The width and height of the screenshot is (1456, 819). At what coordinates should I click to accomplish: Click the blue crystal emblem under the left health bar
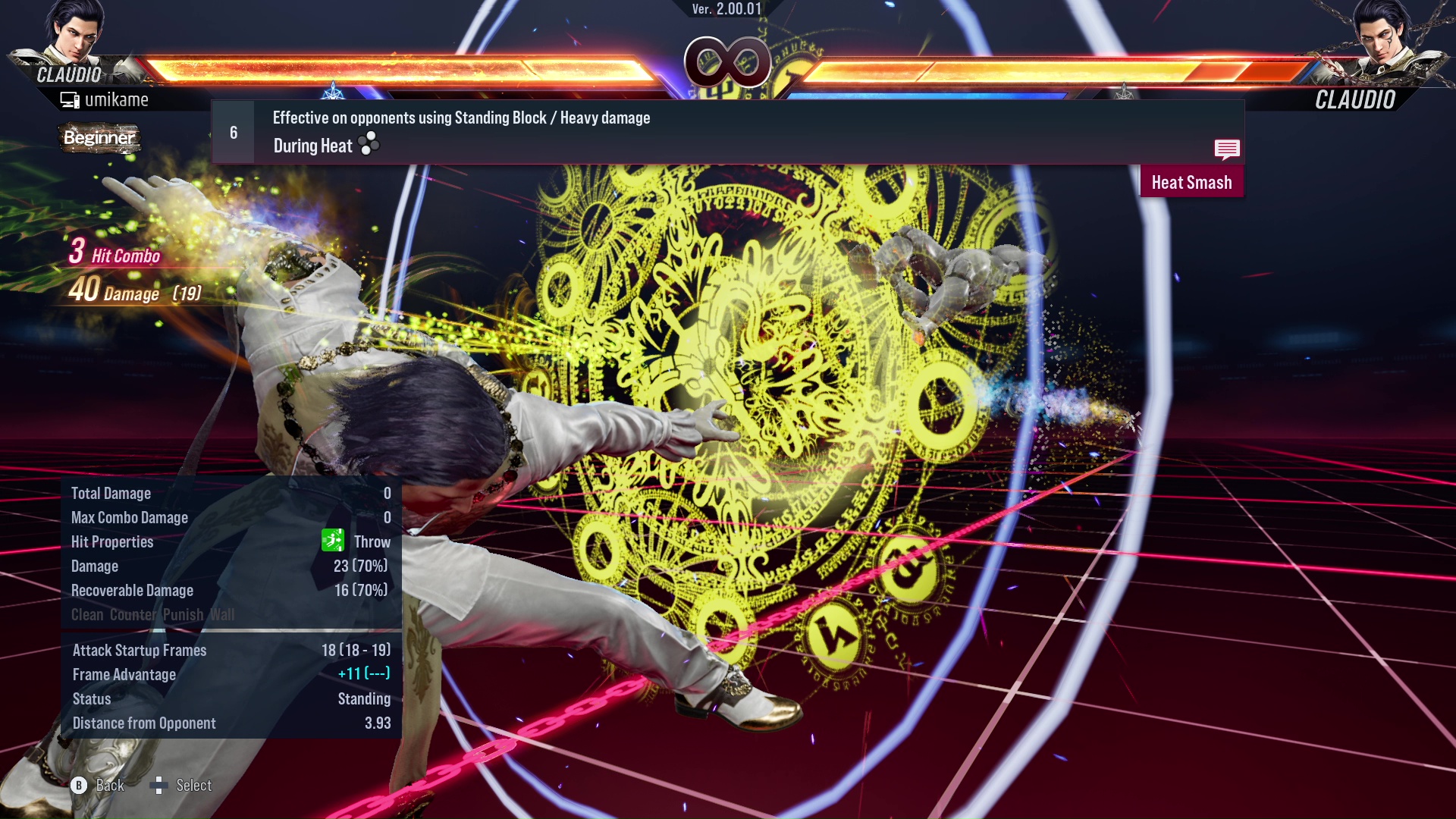coord(331,91)
